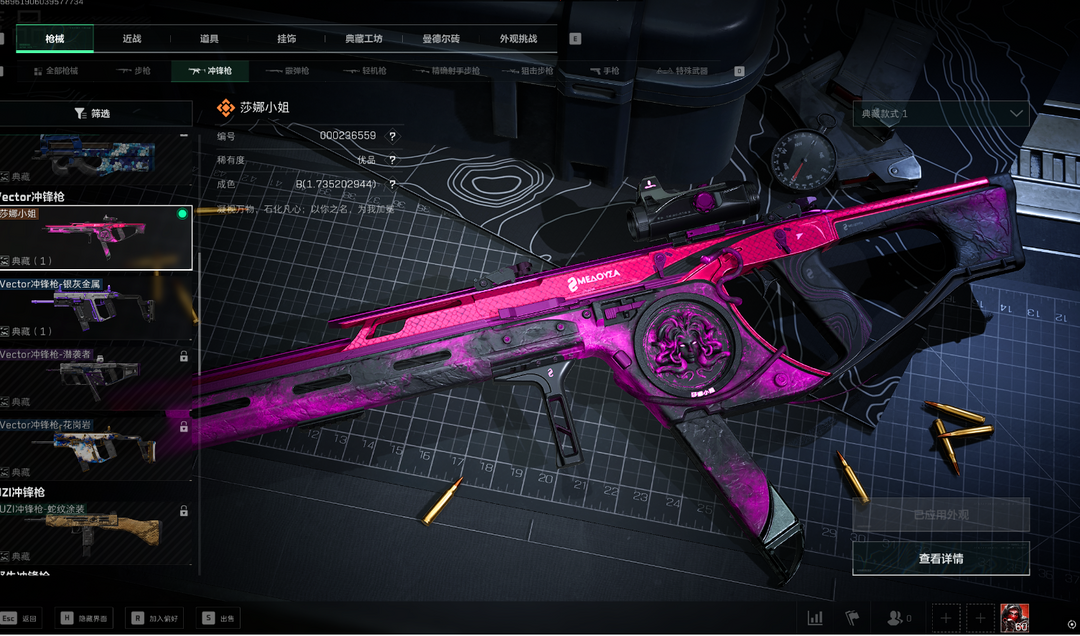
Task: Open the player avatar profile icon
Action: coord(1015,618)
